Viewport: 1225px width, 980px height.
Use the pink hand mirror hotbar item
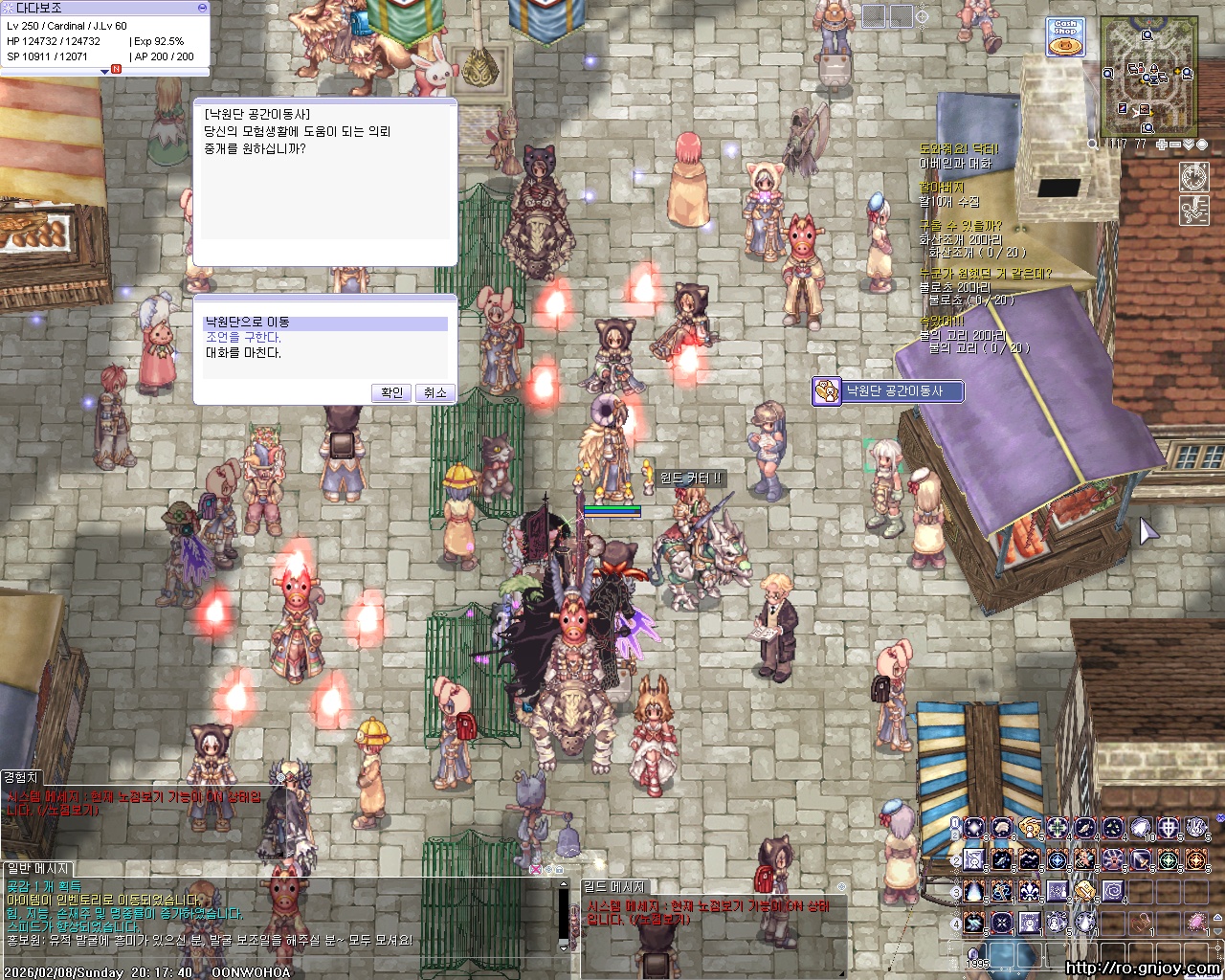pyautogui.click(x=1196, y=923)
